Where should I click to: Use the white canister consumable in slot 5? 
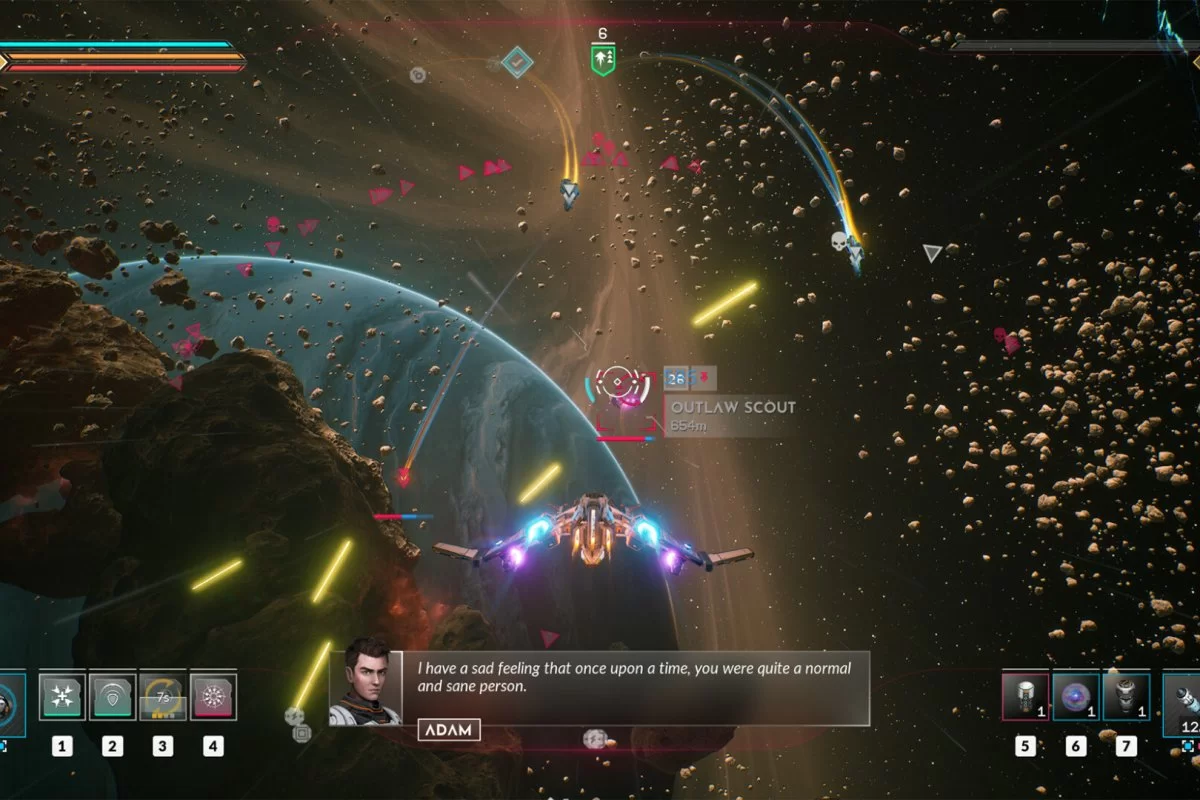tap(1025, 696)
